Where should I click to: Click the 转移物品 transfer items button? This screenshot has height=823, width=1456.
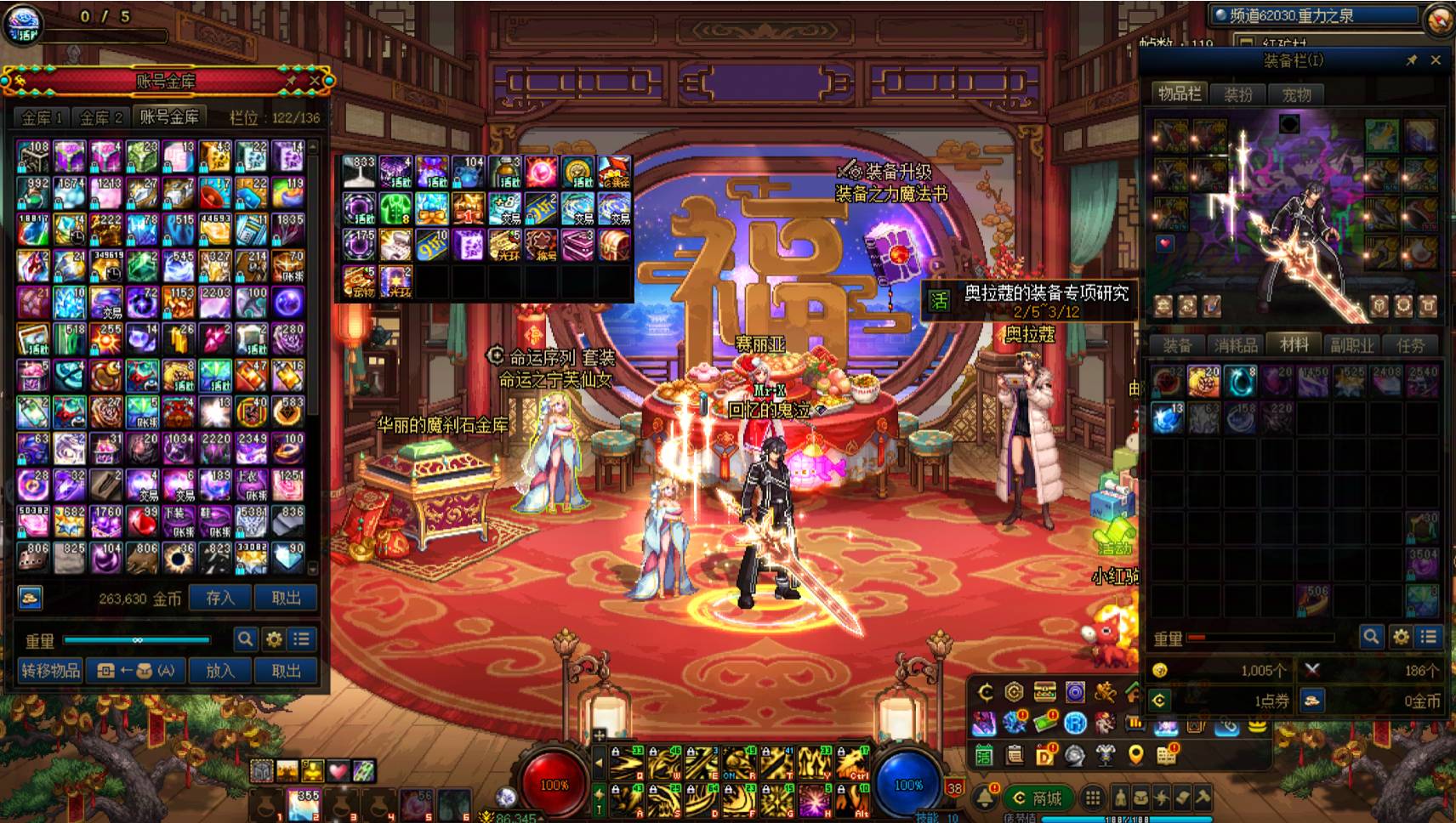[x=50, y=670]
